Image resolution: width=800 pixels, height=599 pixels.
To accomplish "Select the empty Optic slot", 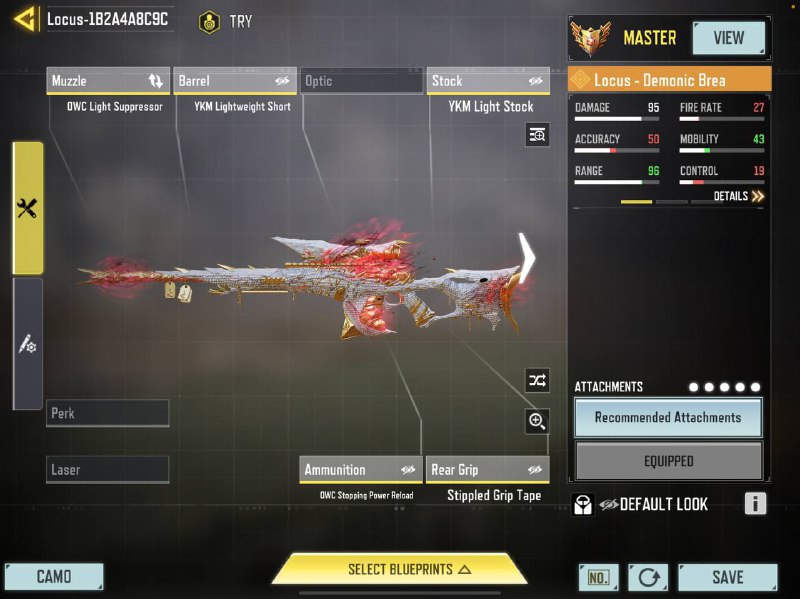I will (x=361, y=81).
